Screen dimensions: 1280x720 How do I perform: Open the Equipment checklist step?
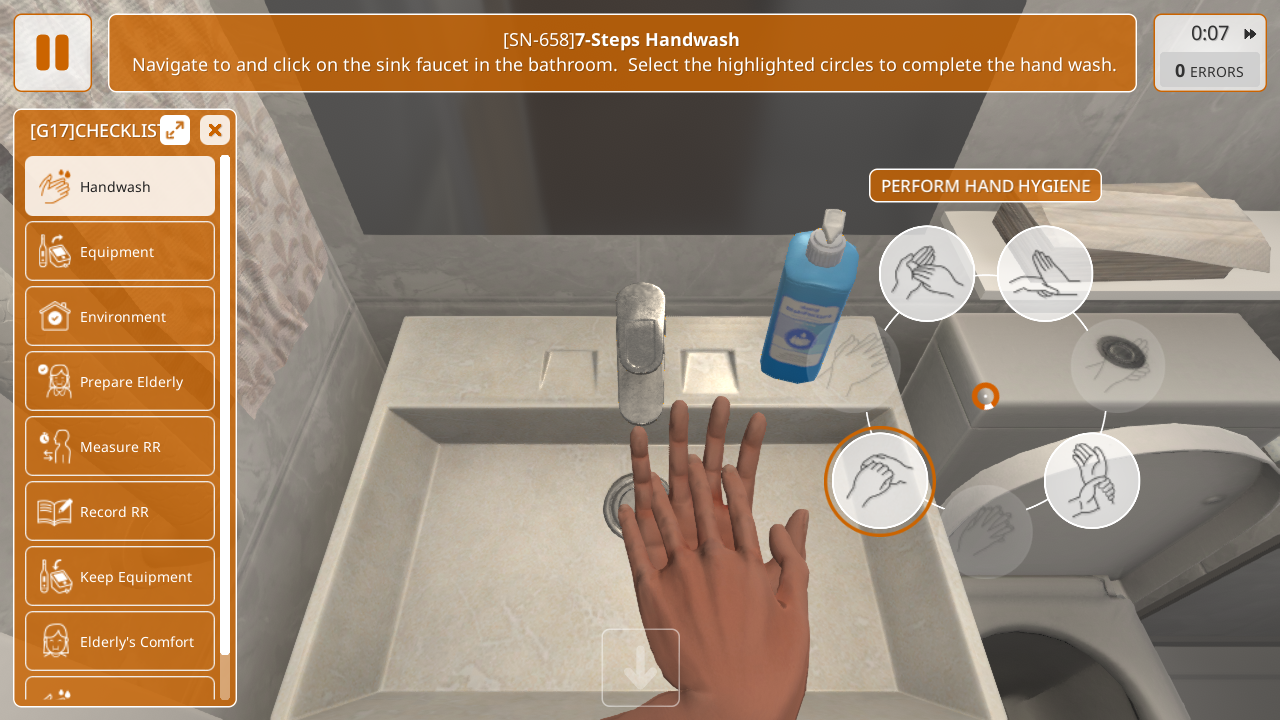click(x=120, y=251)
